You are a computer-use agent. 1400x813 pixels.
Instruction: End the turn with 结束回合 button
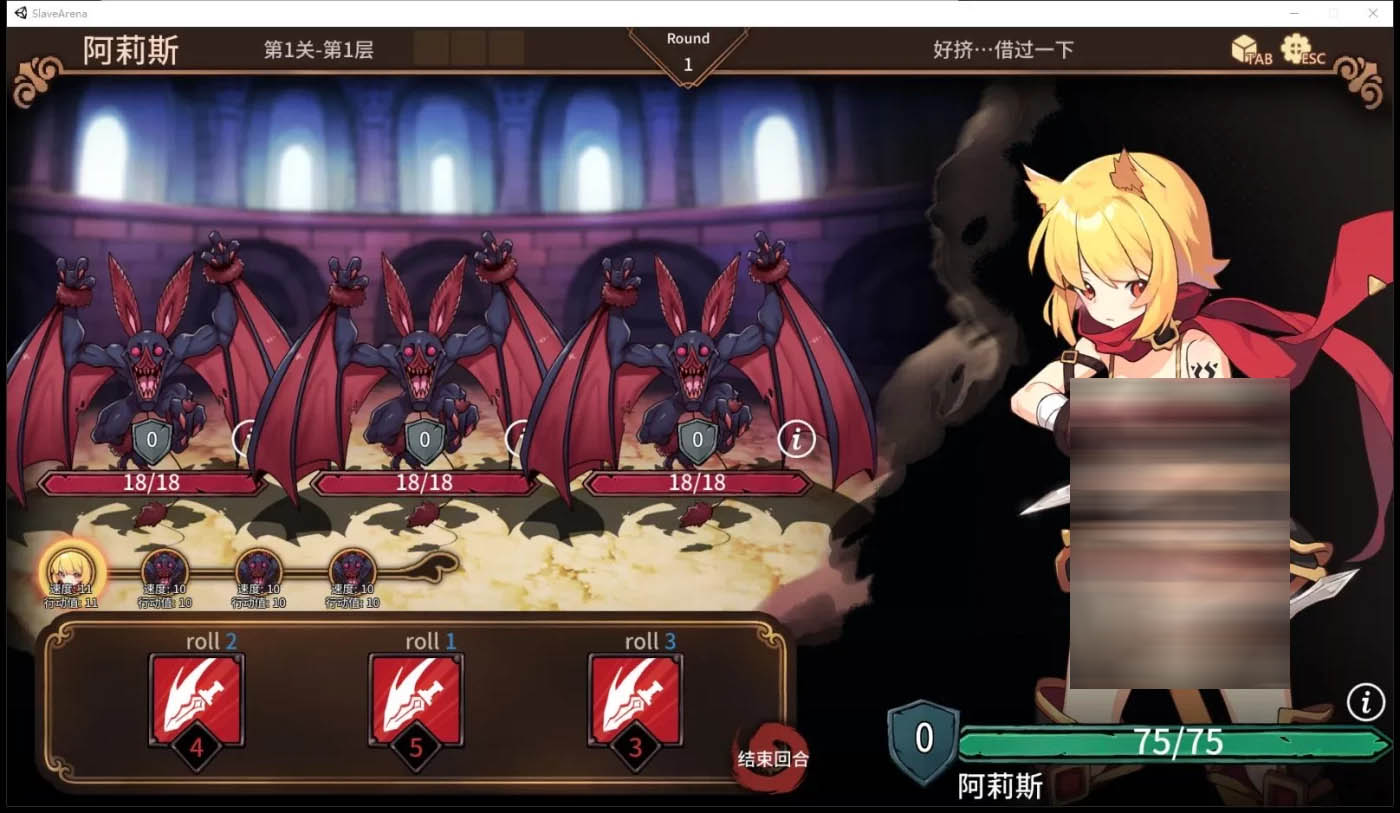[x=772, y=758]
